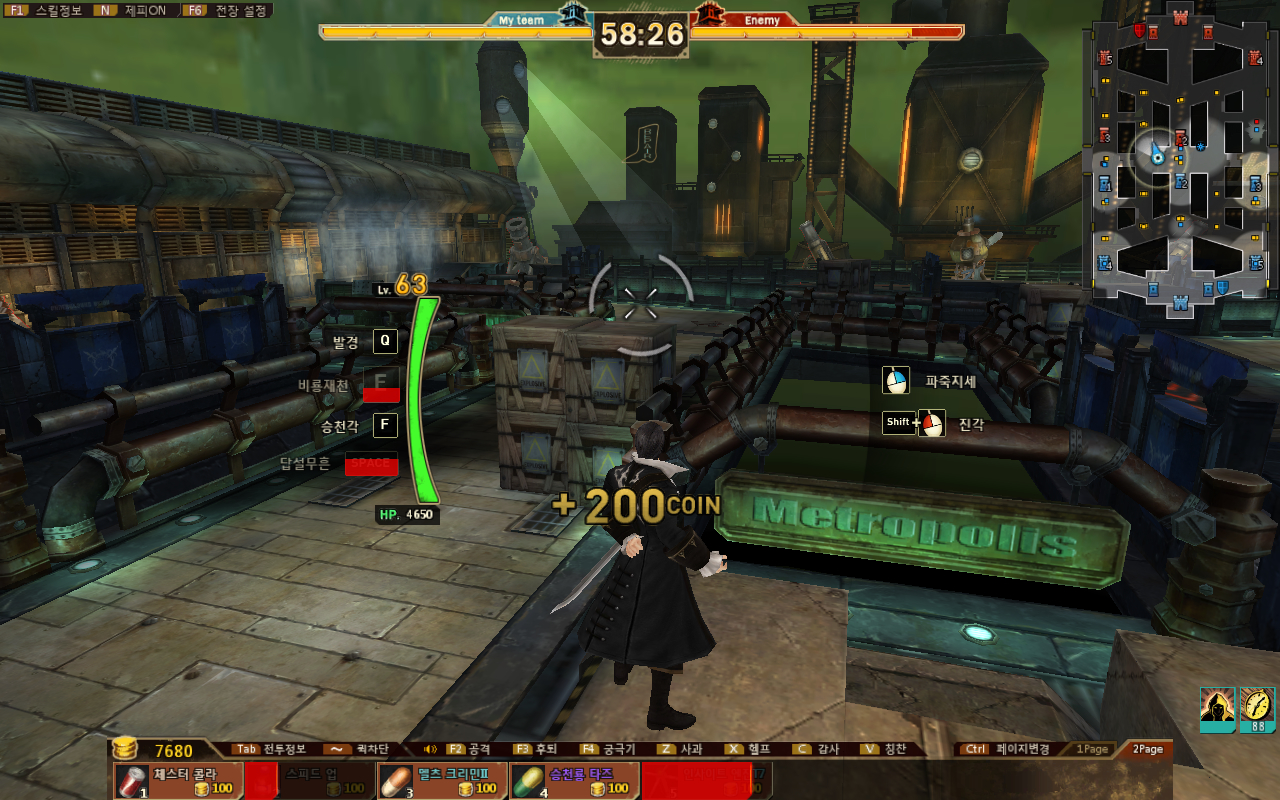Viewport: 1280px width, 800px height.
Task: Click the yellow stopwatch buff icon
Action: (x=1257, y=708)
